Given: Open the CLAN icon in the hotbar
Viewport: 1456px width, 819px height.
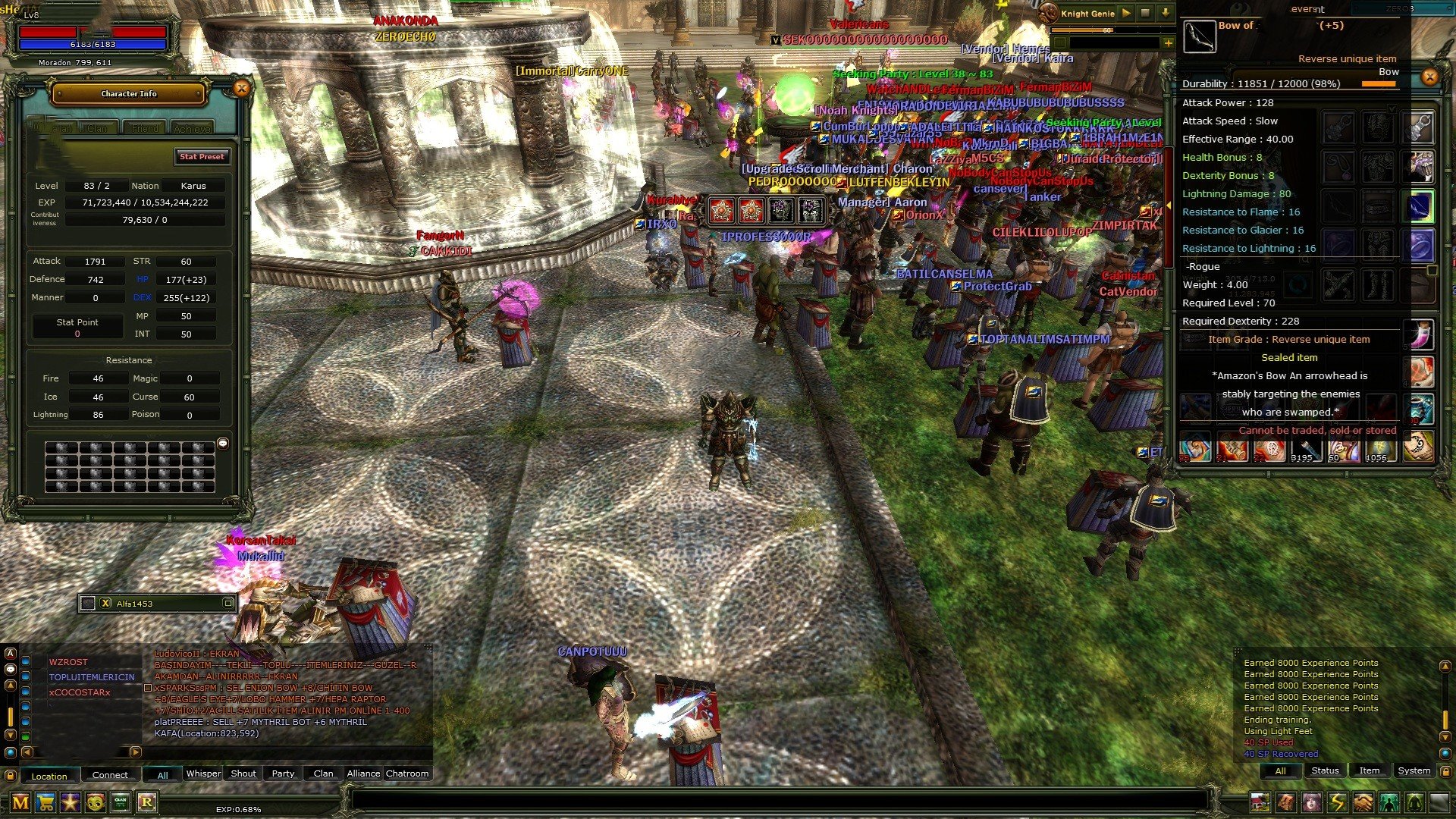Looking at the screenshot, I should (x=121, y=802).
